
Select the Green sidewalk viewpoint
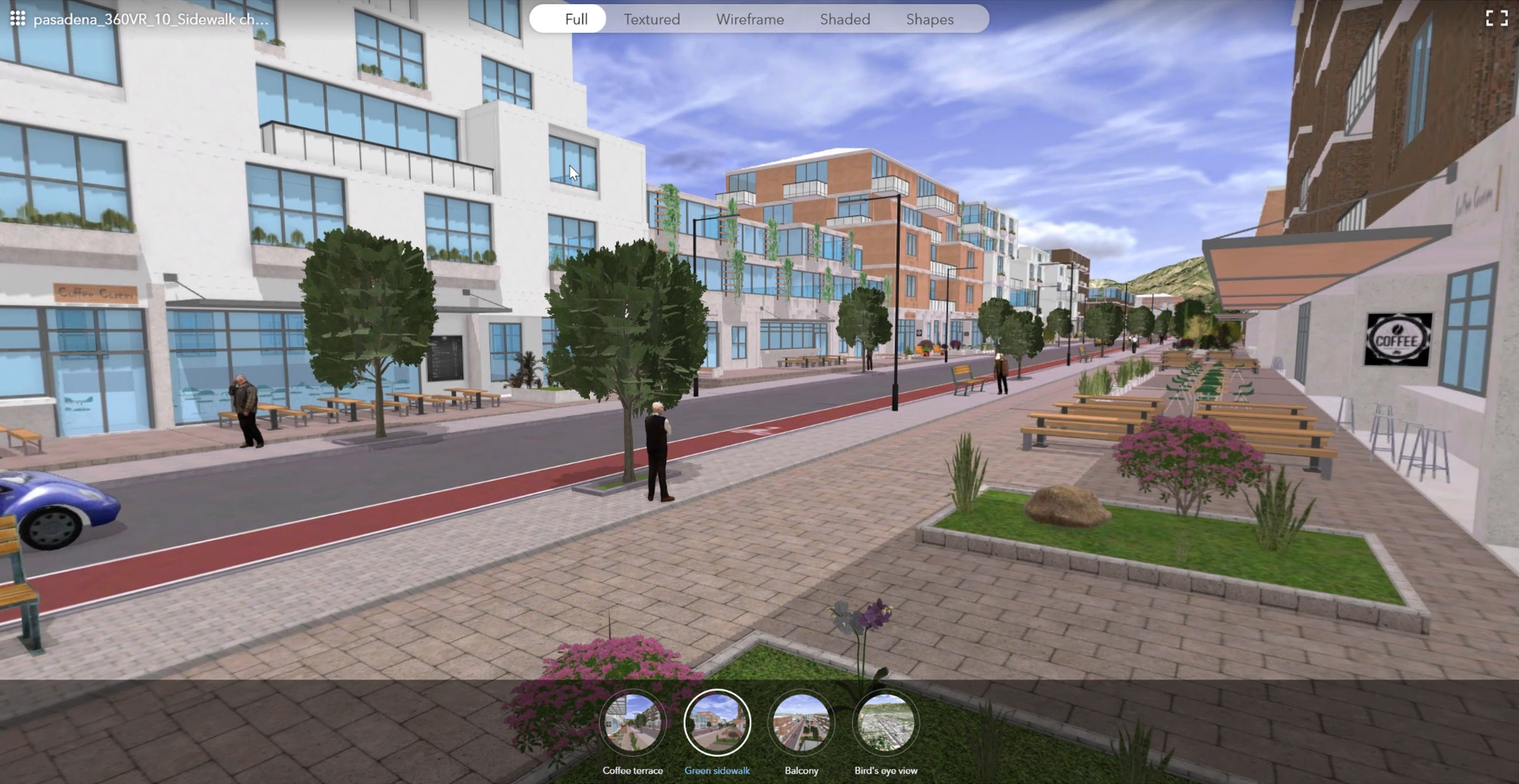[x=717, y=723]
